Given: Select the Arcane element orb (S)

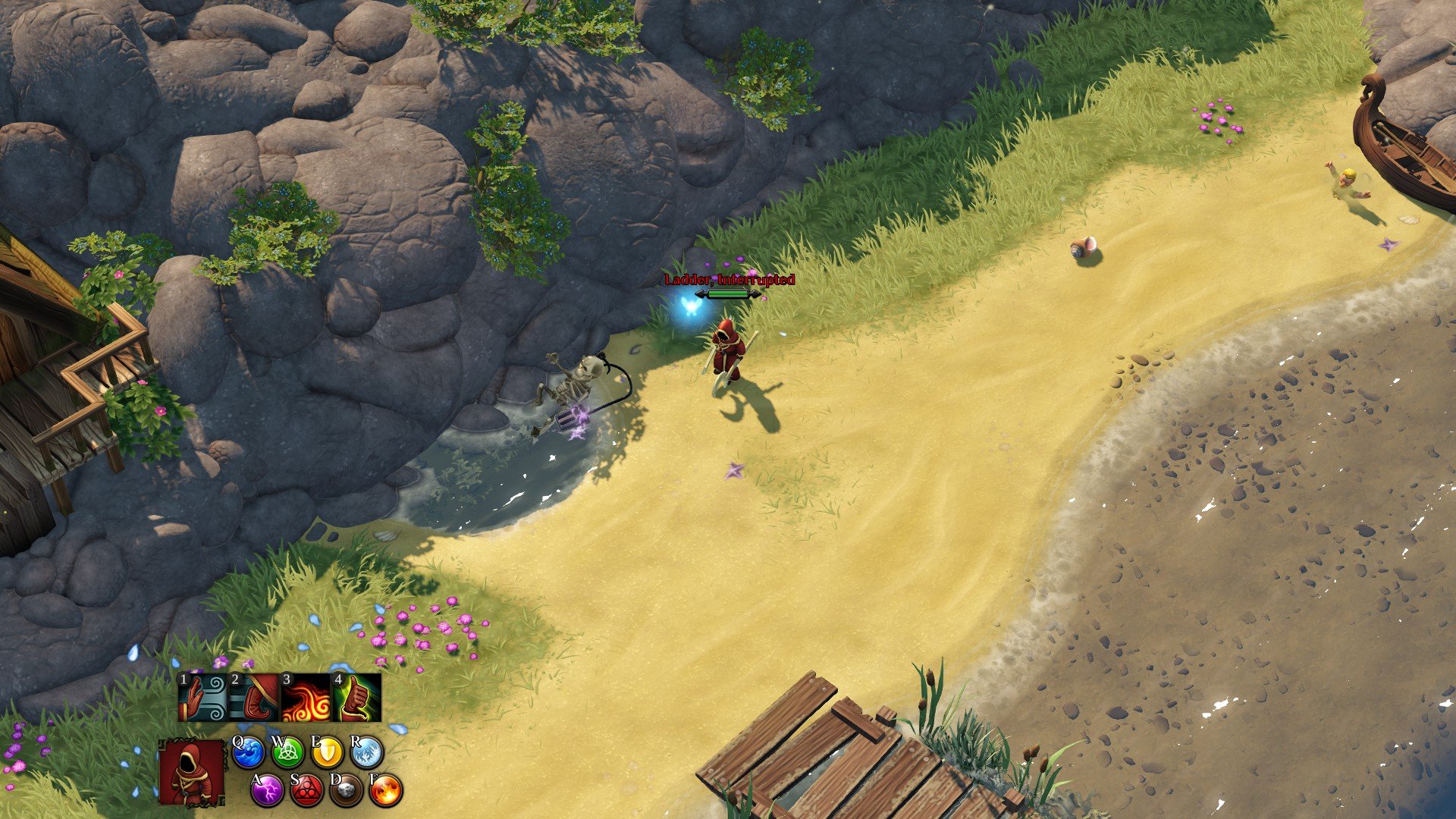Looking at the screenshot, I should coord(309,791).
